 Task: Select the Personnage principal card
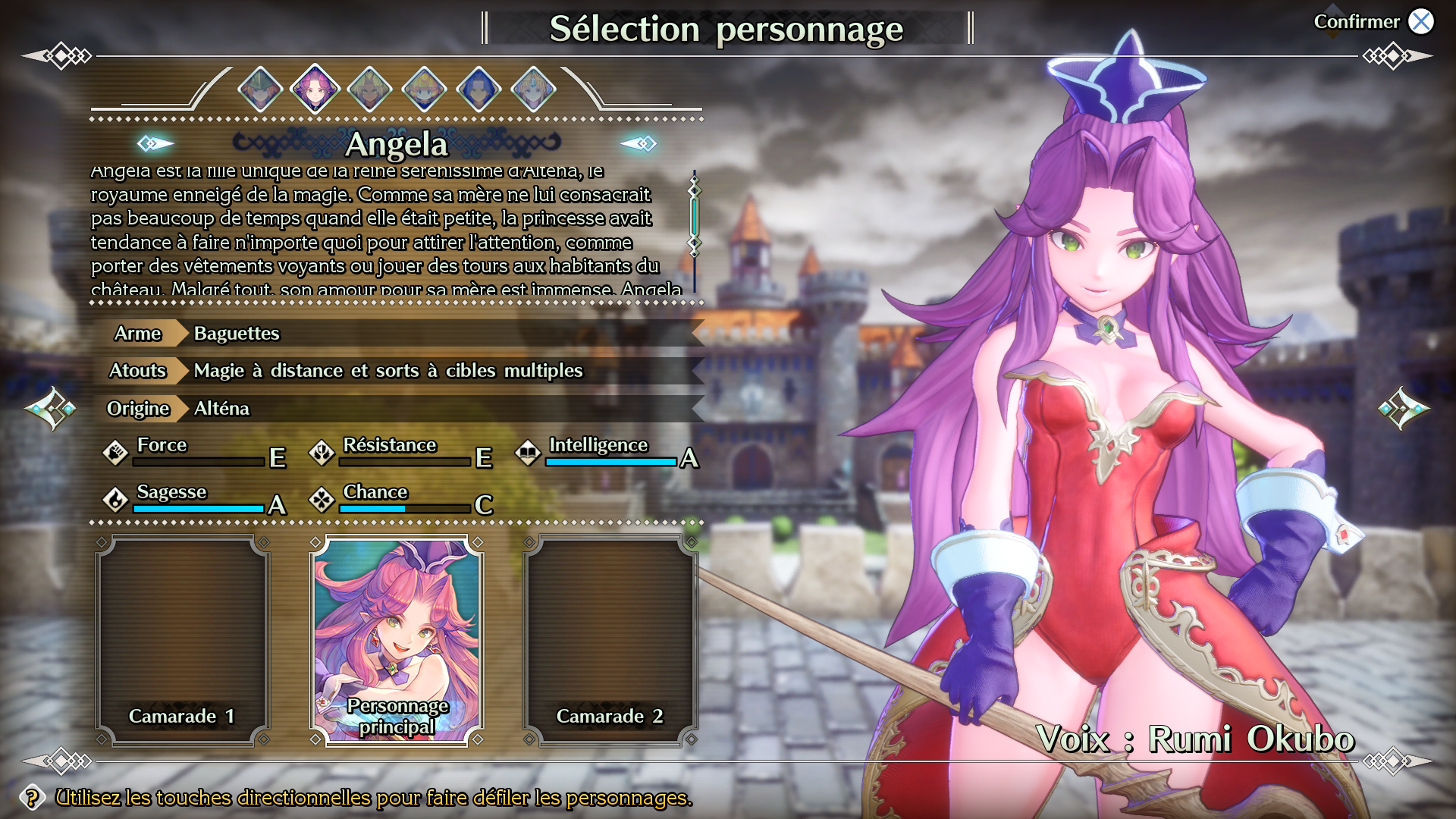(397, 641)
